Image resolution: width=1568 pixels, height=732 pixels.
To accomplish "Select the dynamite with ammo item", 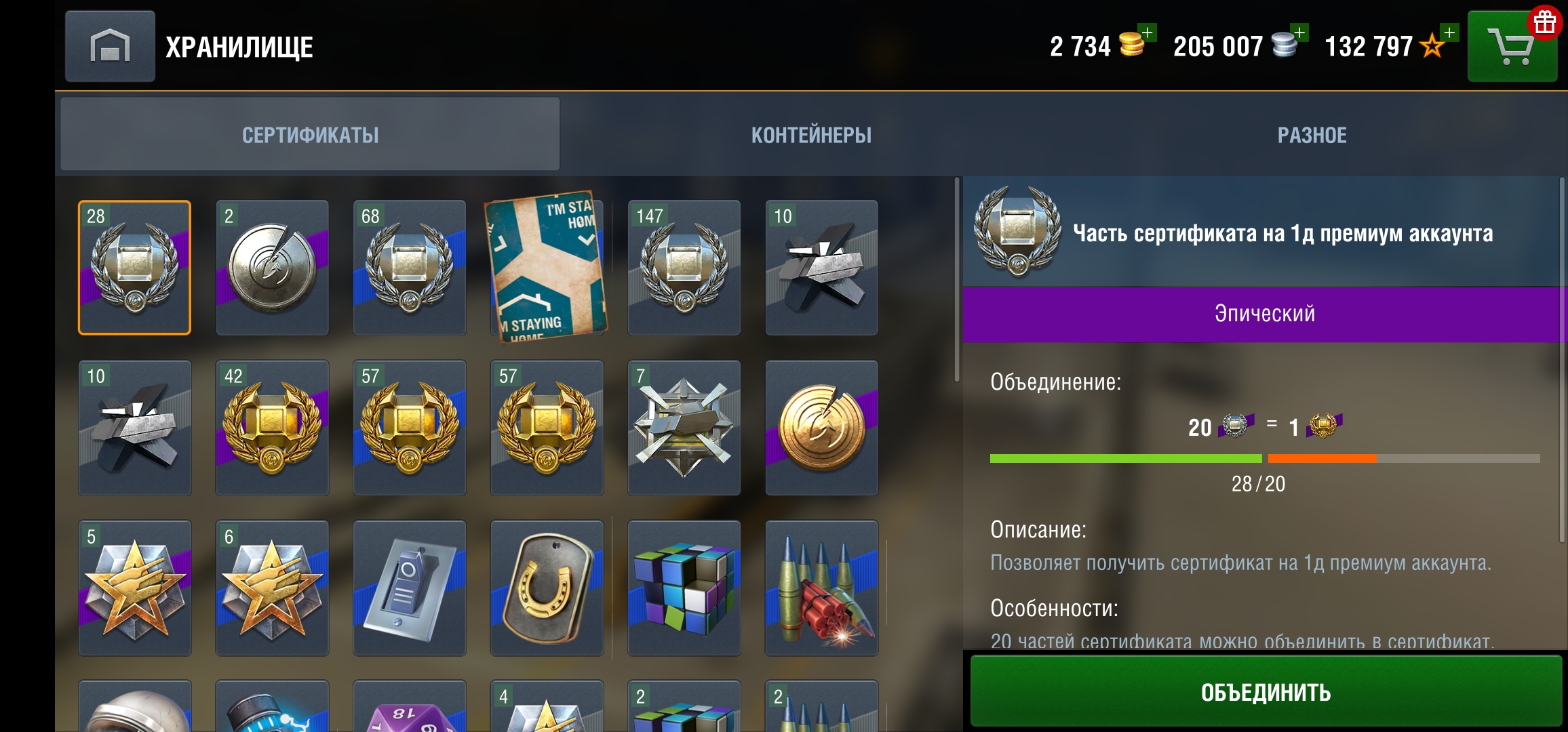I will click(x=822, y=590).
